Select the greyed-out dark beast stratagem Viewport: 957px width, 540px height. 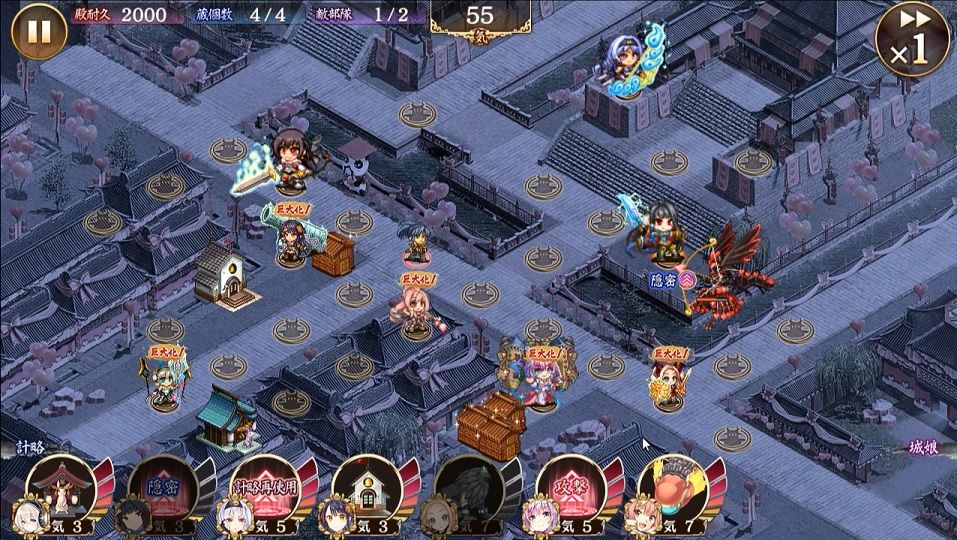[x=468, y=491]
